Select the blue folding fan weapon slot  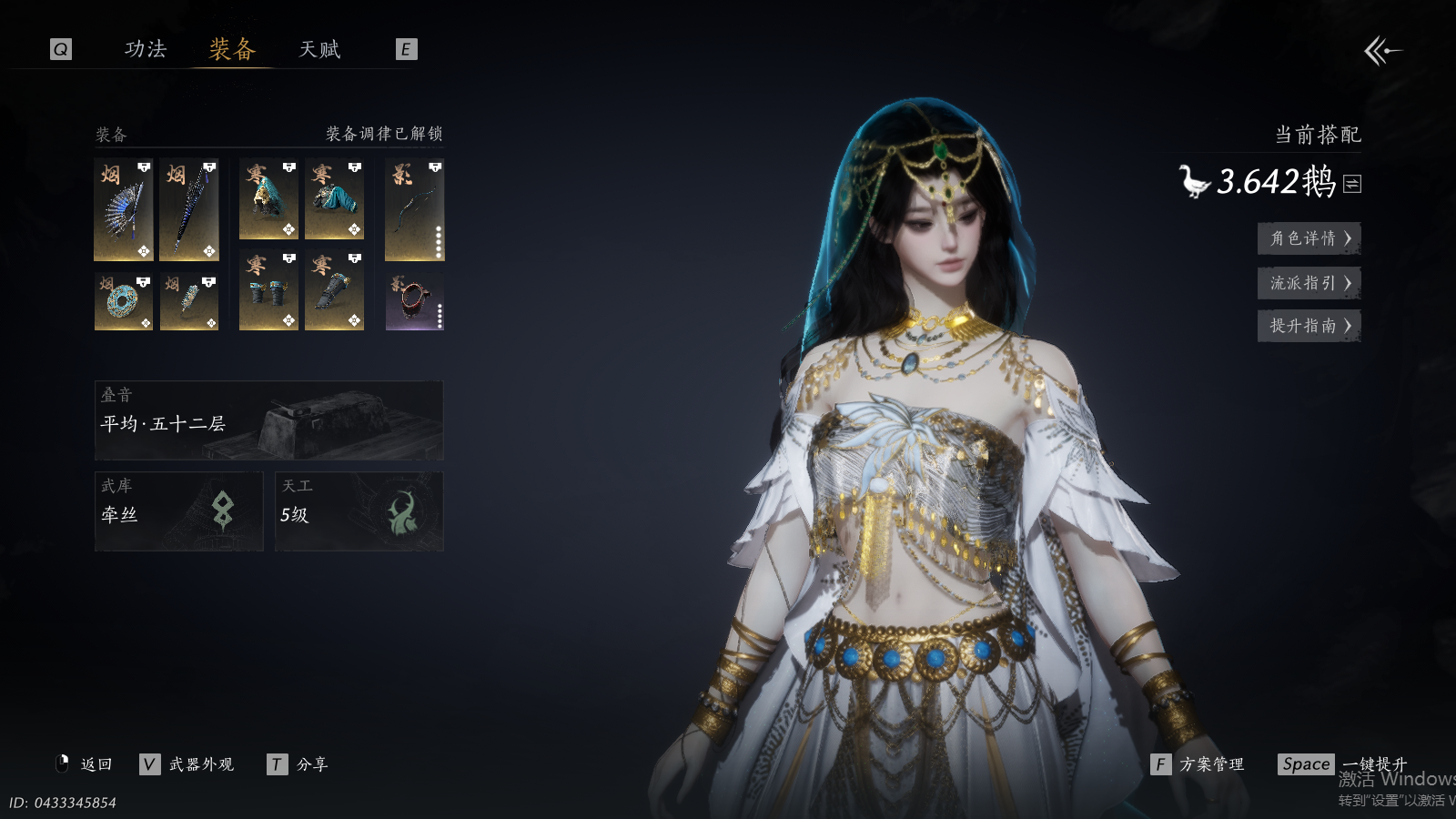click(124, 209)
